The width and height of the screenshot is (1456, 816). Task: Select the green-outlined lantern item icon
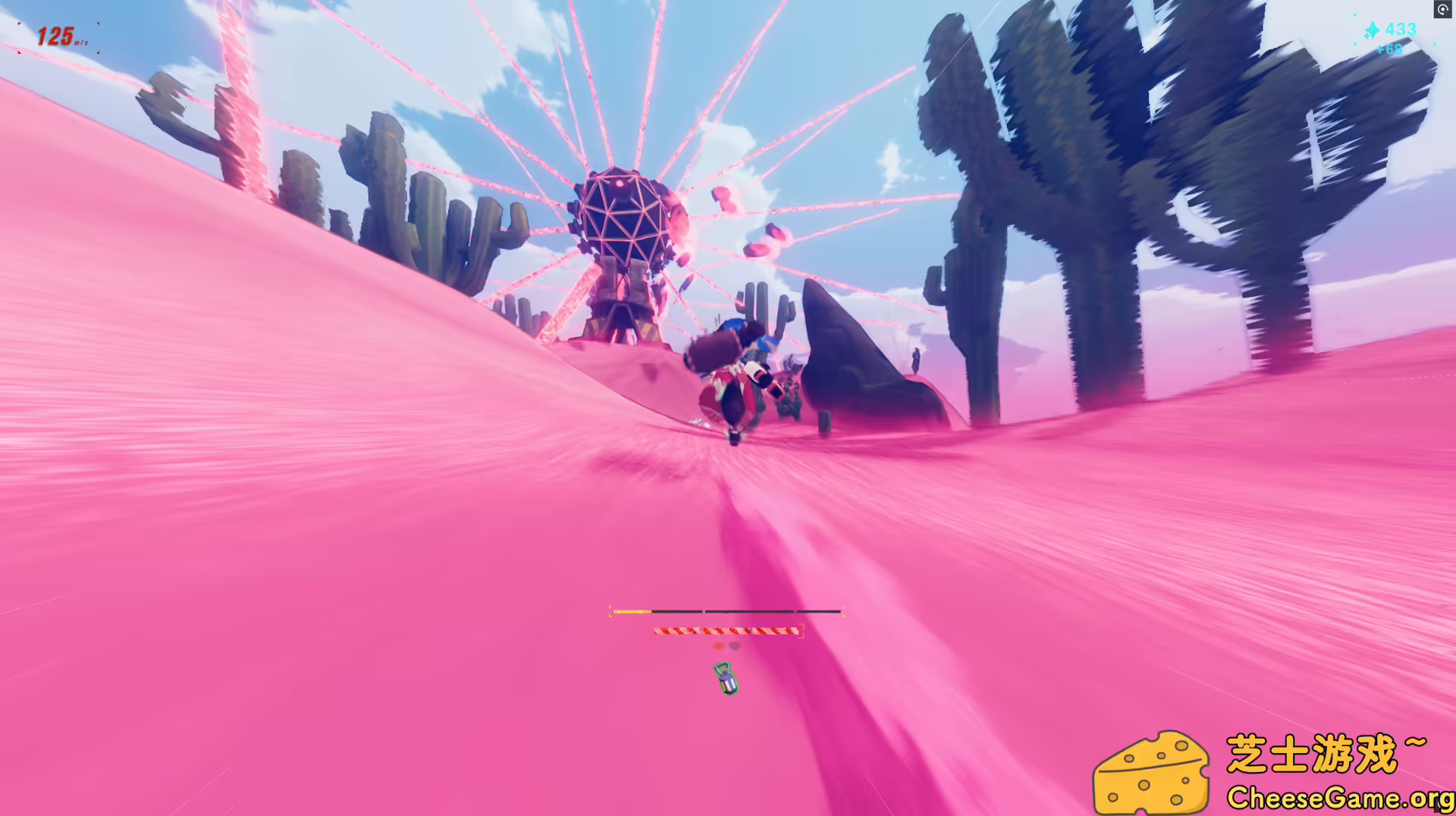(726, 680)
